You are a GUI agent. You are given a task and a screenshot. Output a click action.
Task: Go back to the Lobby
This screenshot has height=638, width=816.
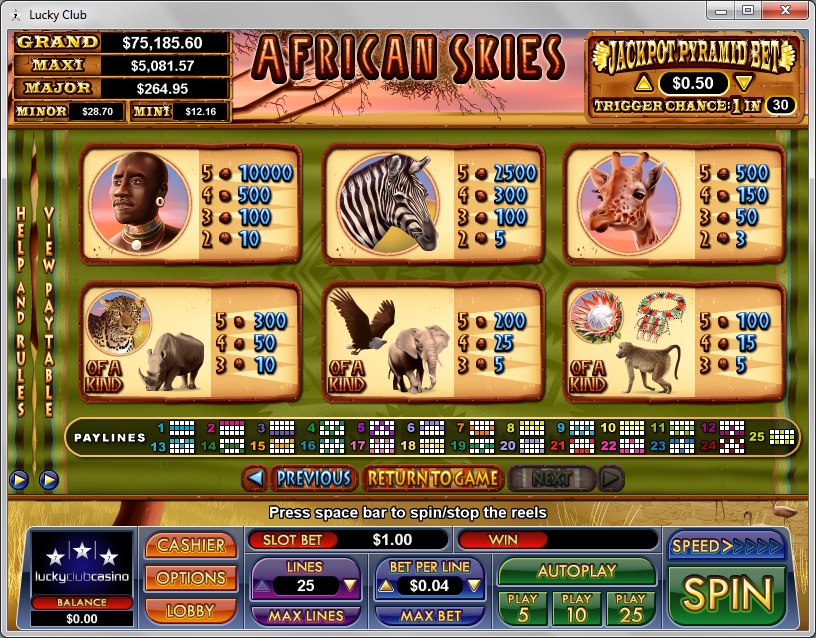(191, 609)
